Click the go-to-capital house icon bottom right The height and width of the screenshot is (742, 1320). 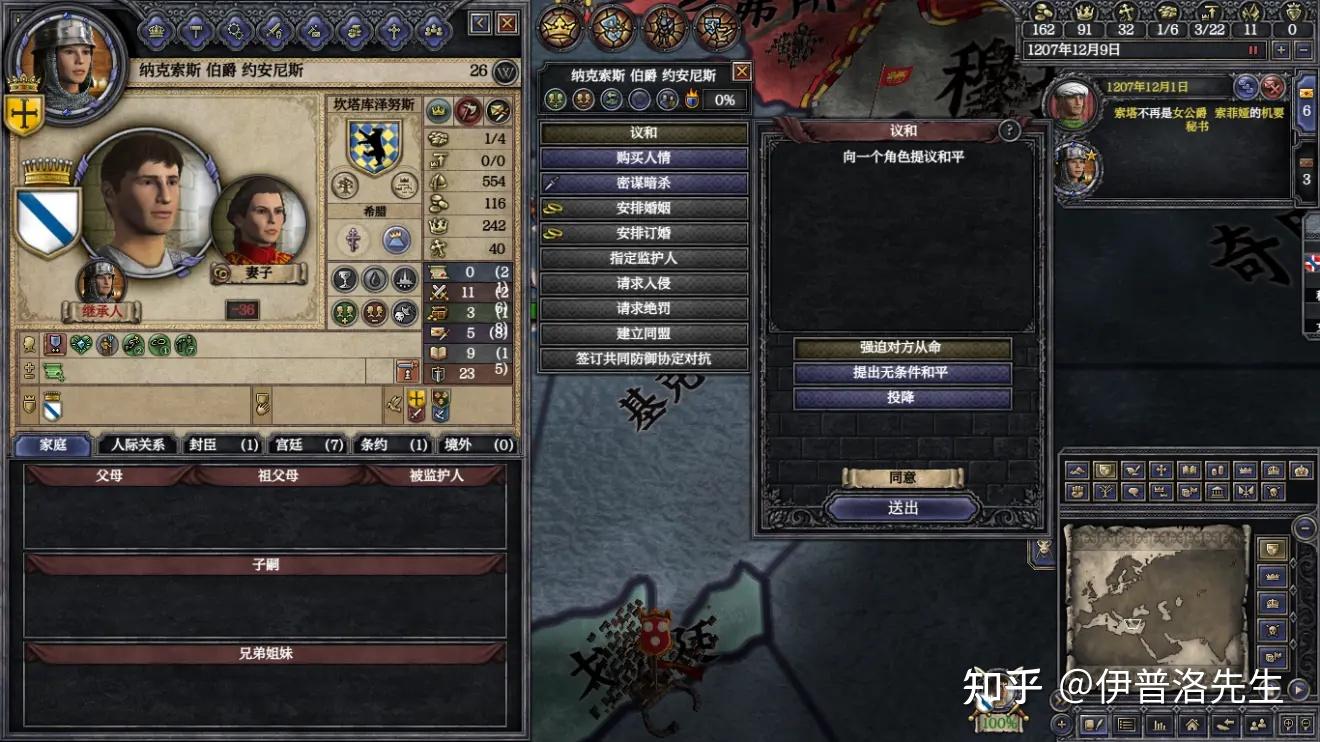1193,723
